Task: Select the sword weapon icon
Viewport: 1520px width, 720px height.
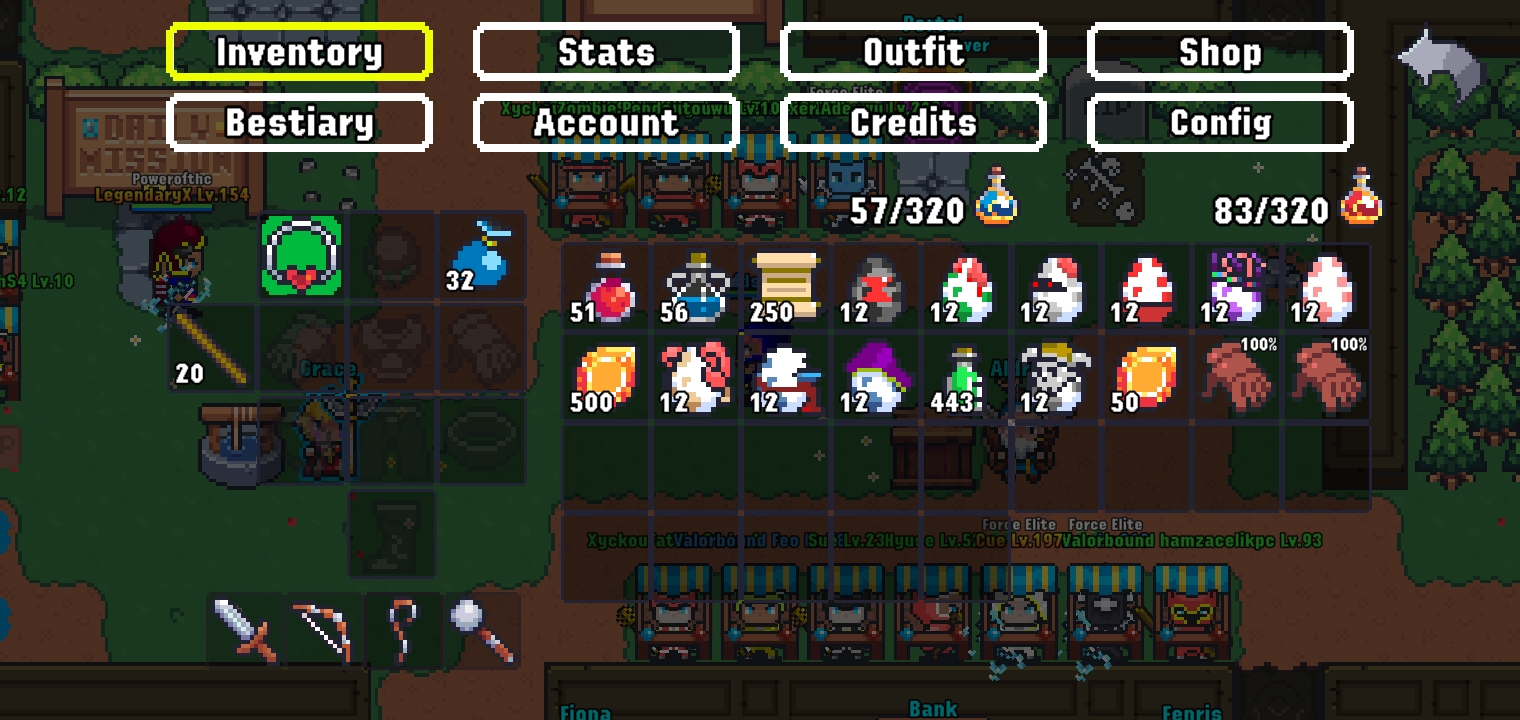Action: click(x=242, y=628)
